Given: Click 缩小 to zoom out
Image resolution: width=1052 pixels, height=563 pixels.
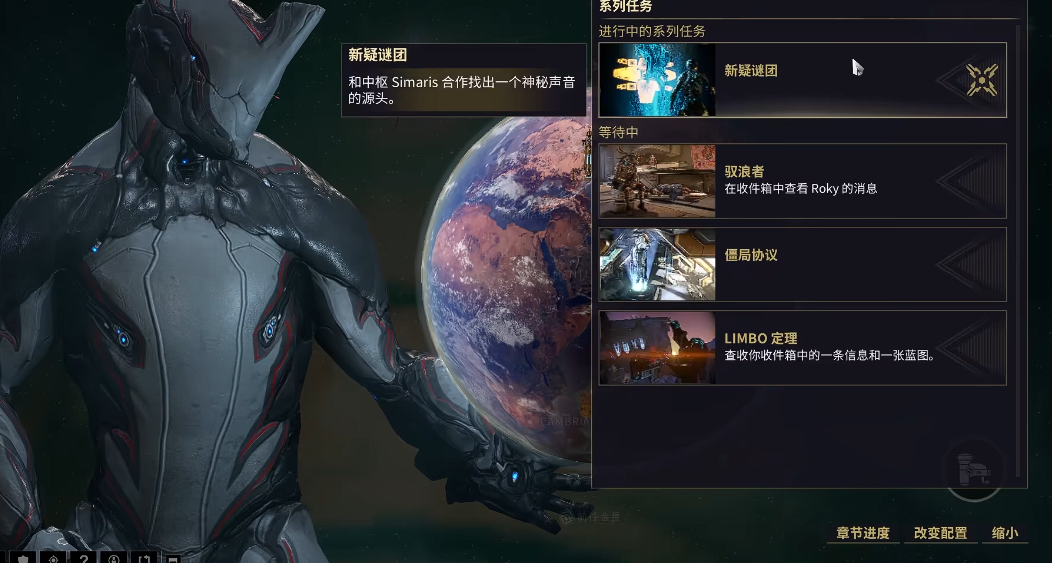Looking at the screenshot, I should [x=1005, y=533].
